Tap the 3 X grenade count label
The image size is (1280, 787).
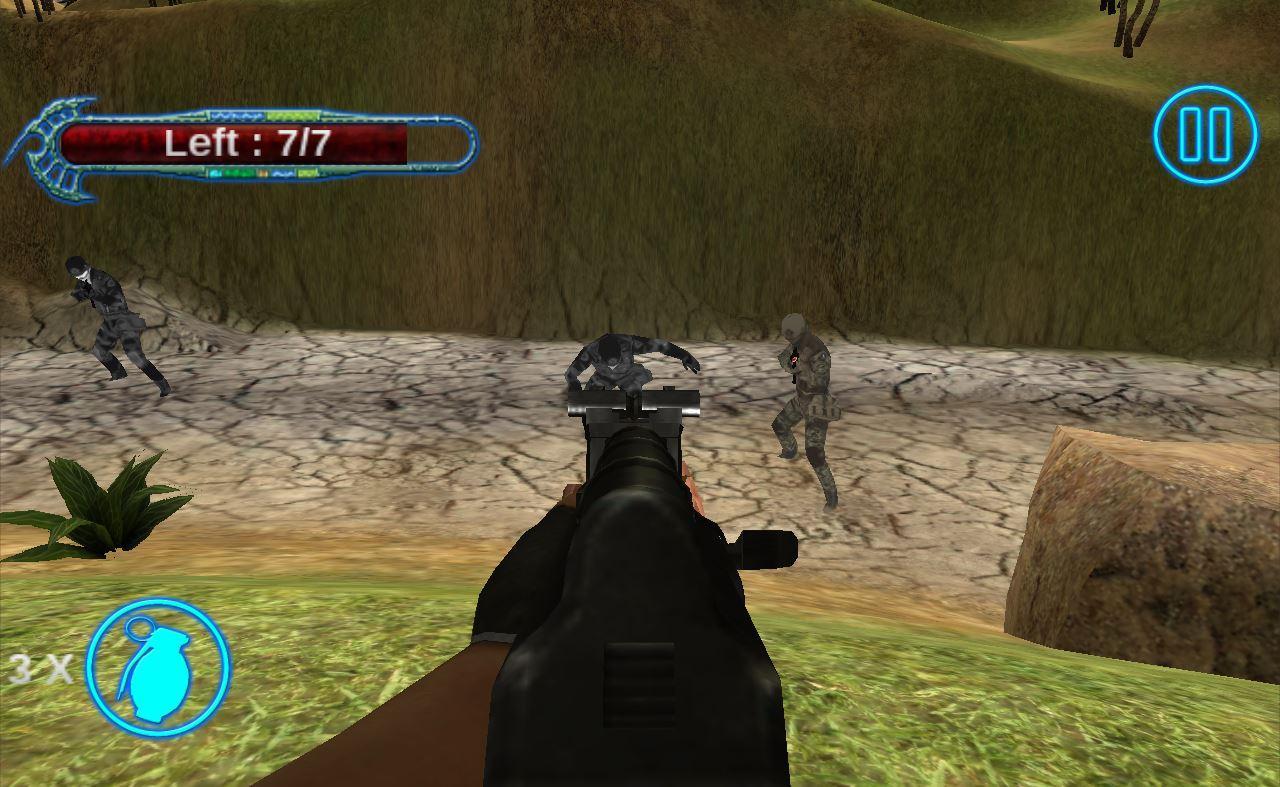click(x=40, y=670)
